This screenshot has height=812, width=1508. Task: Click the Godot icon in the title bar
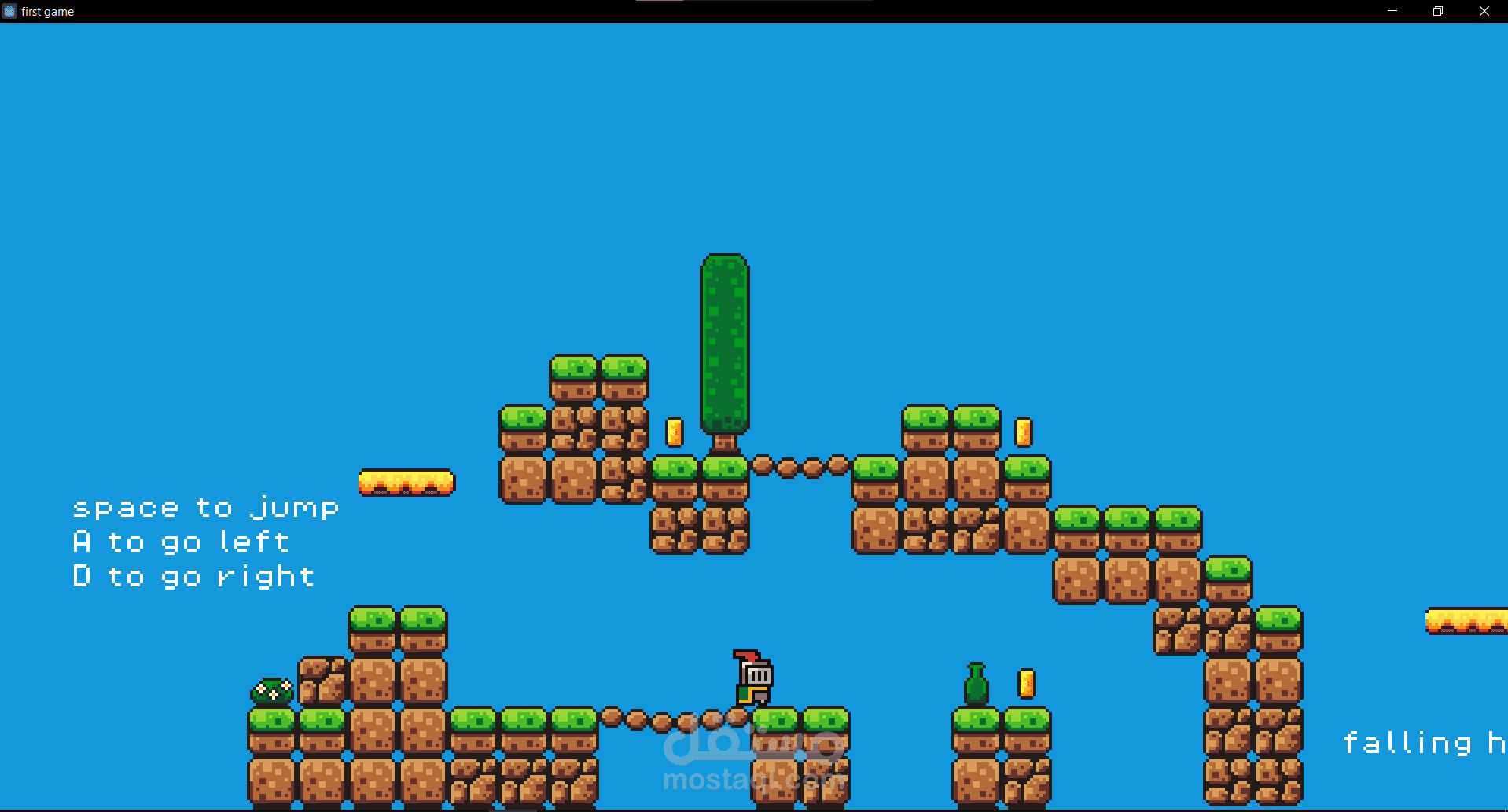point(9,11)
